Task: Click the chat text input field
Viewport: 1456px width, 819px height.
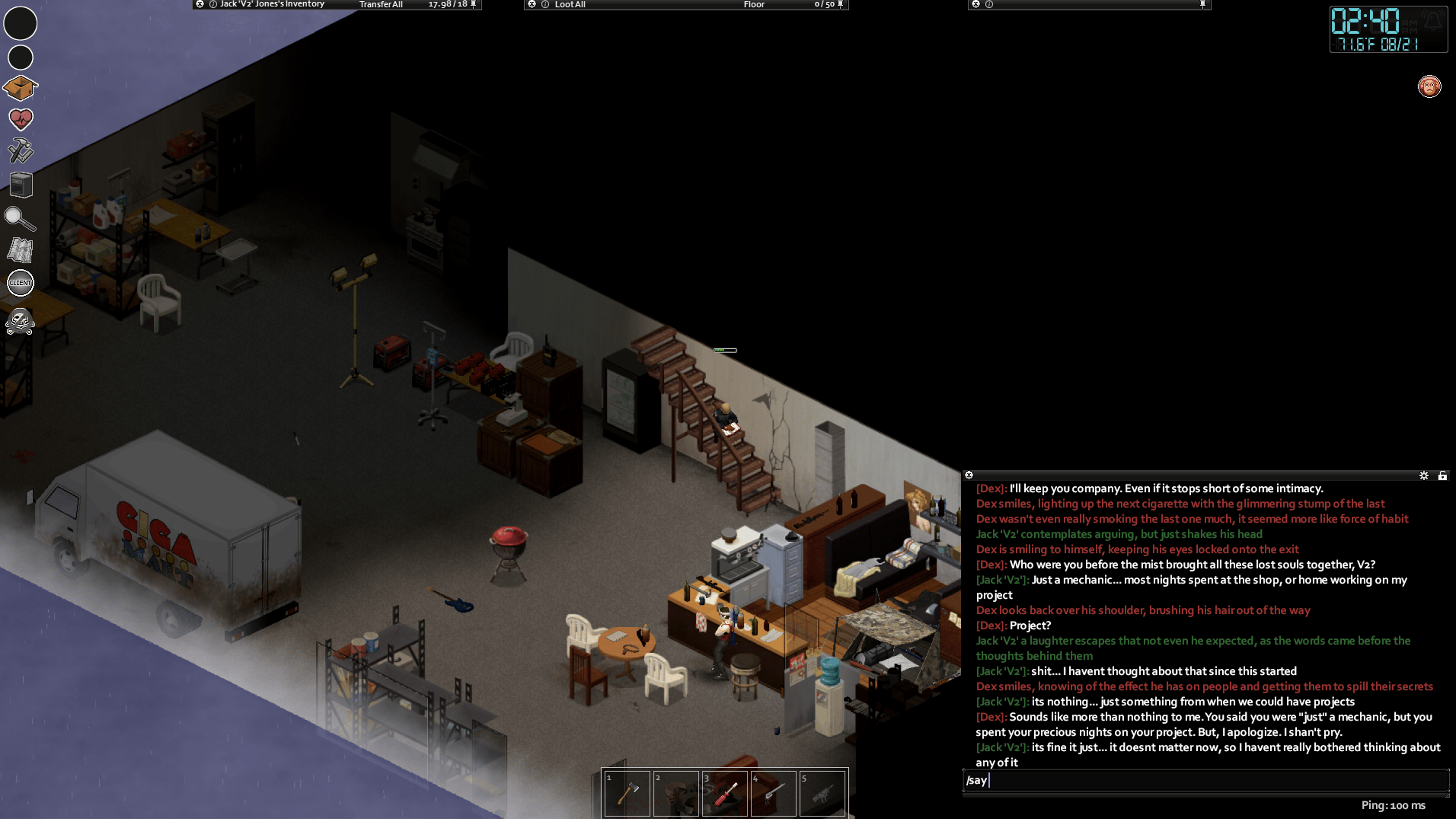Action: point(1204,781)
